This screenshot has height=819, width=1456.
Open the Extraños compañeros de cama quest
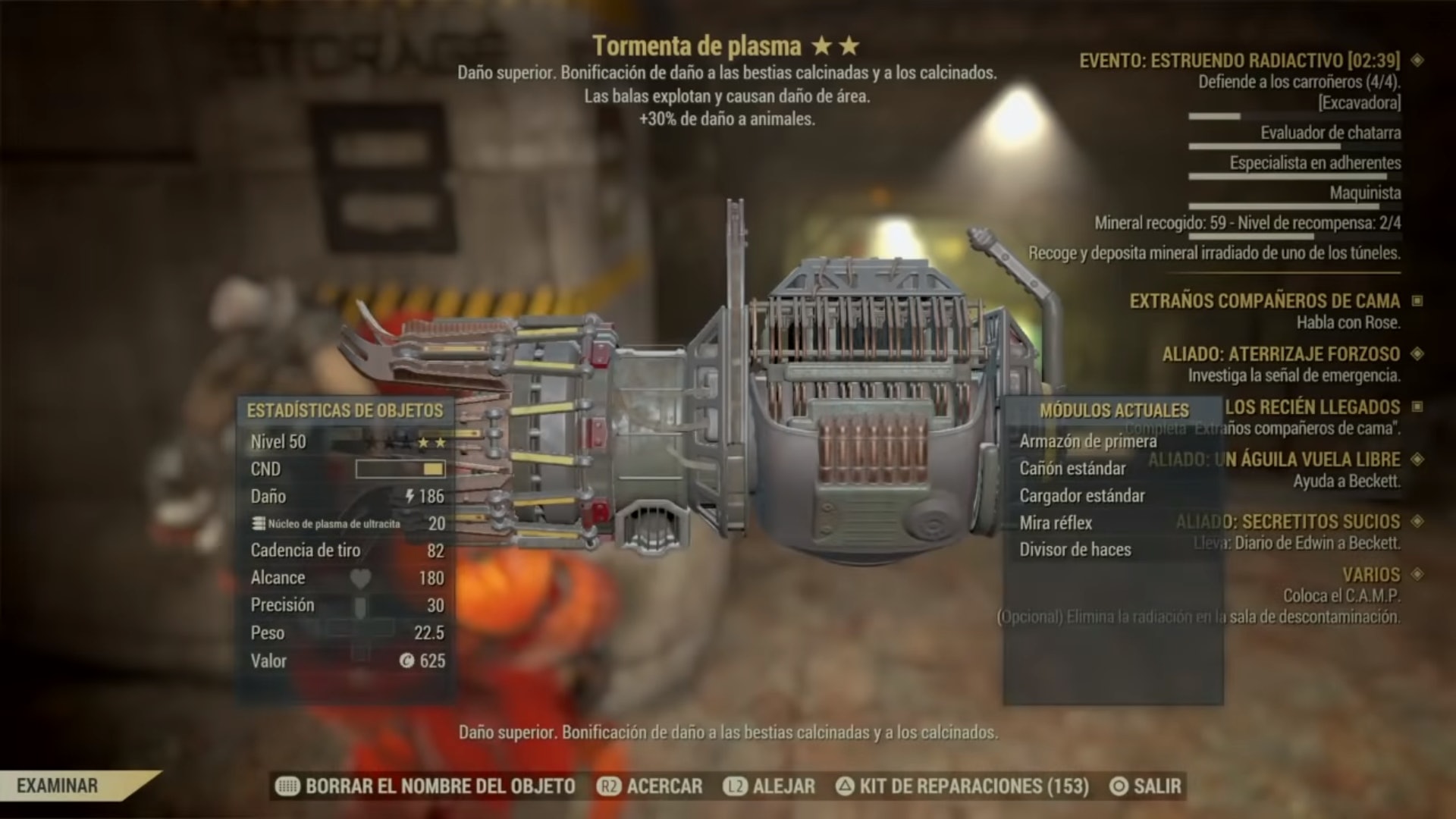(1264, 301)
